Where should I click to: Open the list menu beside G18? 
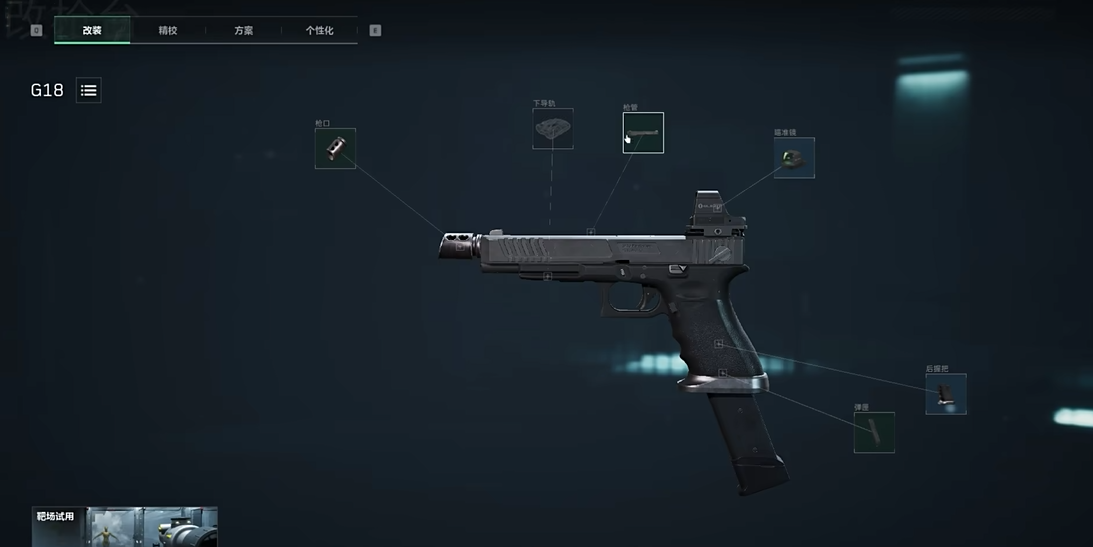[89, 90]
